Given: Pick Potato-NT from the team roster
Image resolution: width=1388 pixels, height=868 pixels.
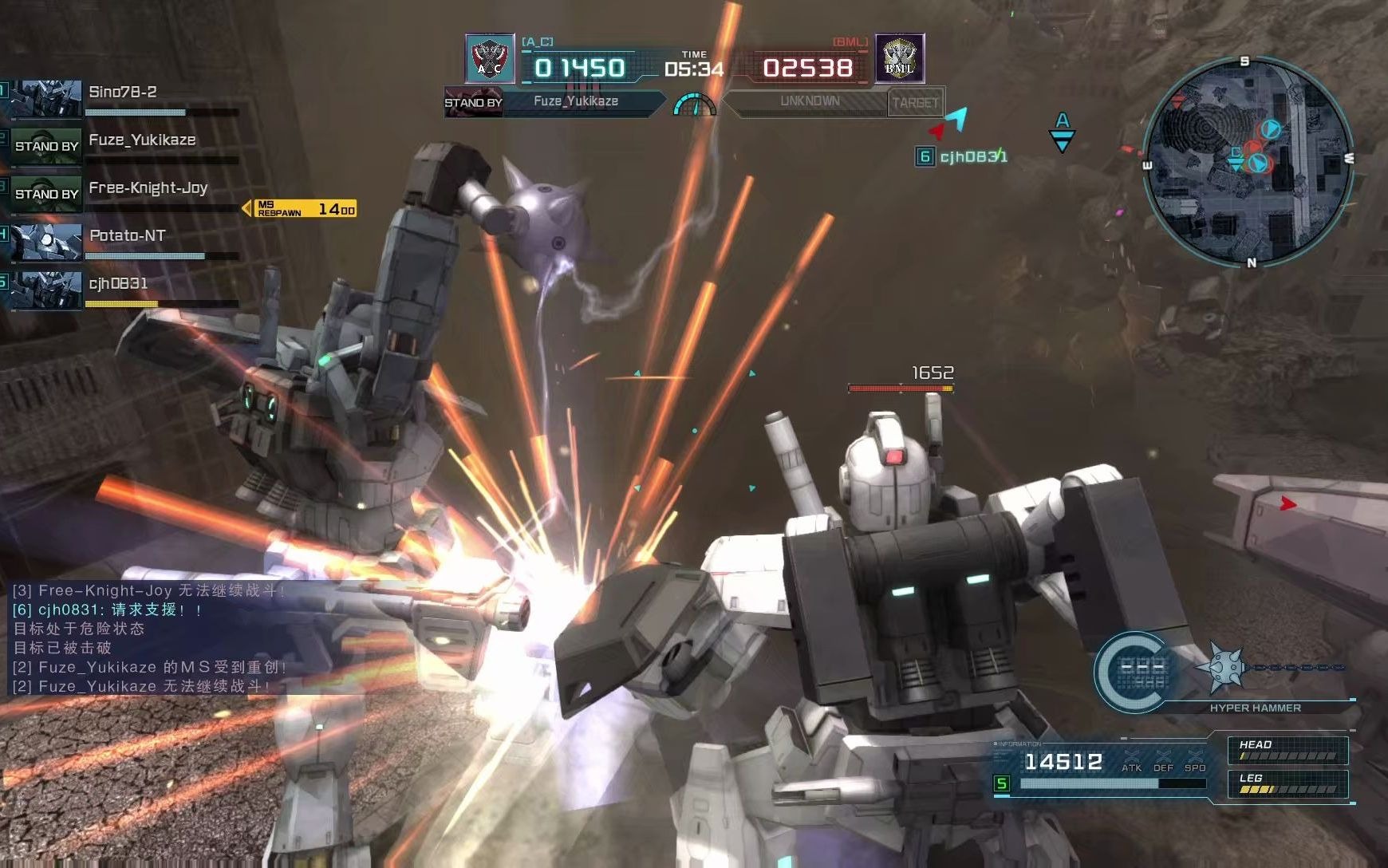Looking at the screenshot, I should click(124, 240).
